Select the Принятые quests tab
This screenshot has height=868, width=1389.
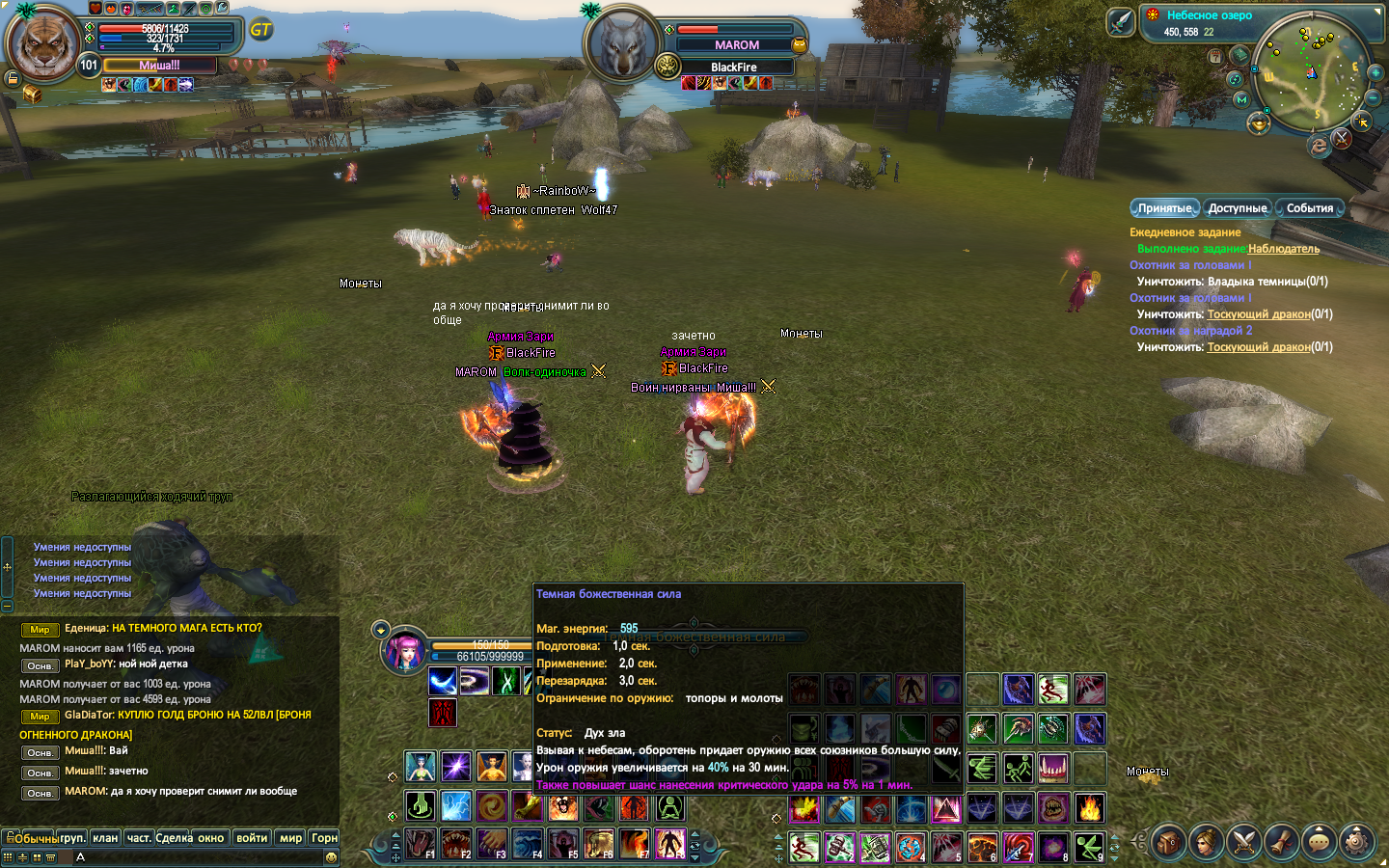[x=1164, y=208]
